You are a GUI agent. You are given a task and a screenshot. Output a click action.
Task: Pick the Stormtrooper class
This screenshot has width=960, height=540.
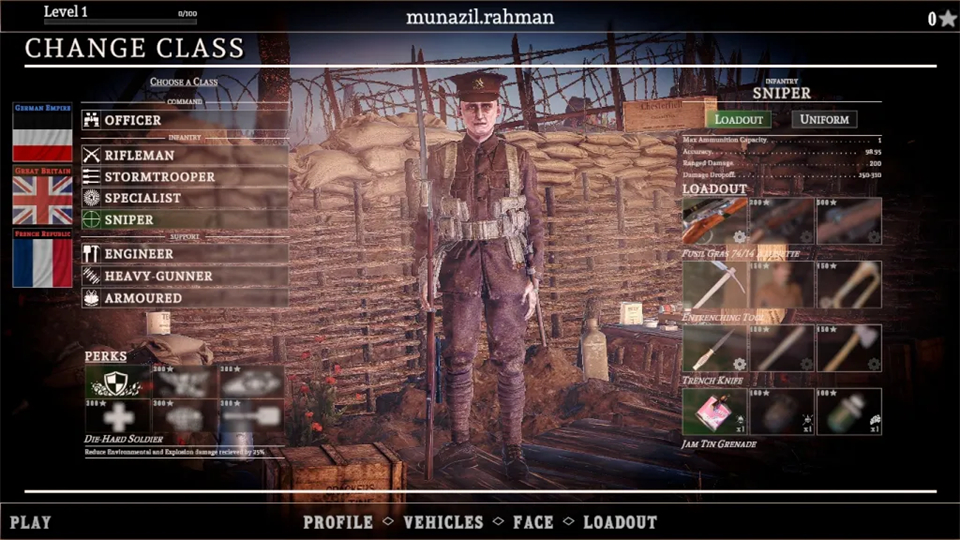[x=185, y=177]
